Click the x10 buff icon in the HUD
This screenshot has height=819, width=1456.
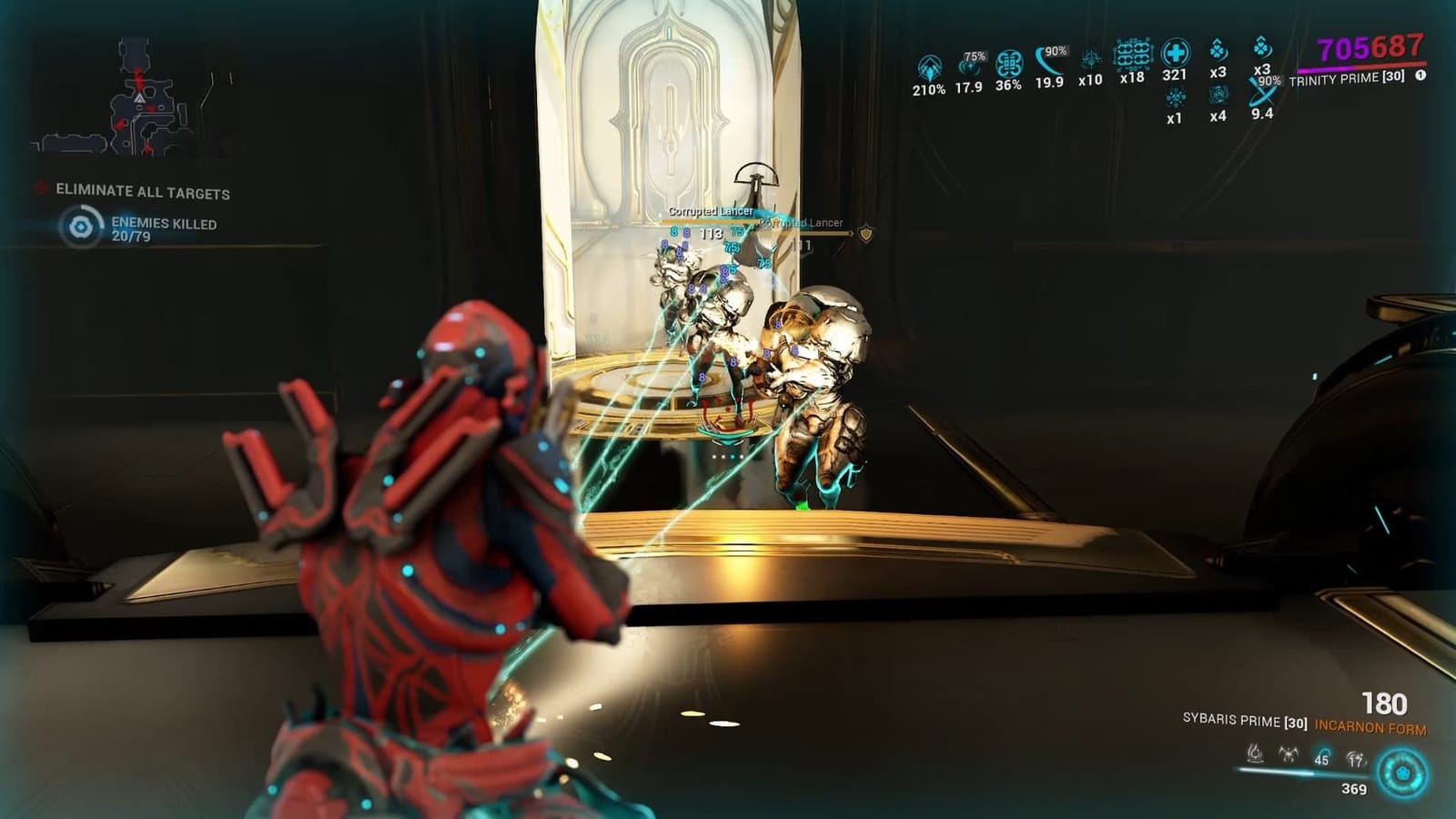(1092, 60)
